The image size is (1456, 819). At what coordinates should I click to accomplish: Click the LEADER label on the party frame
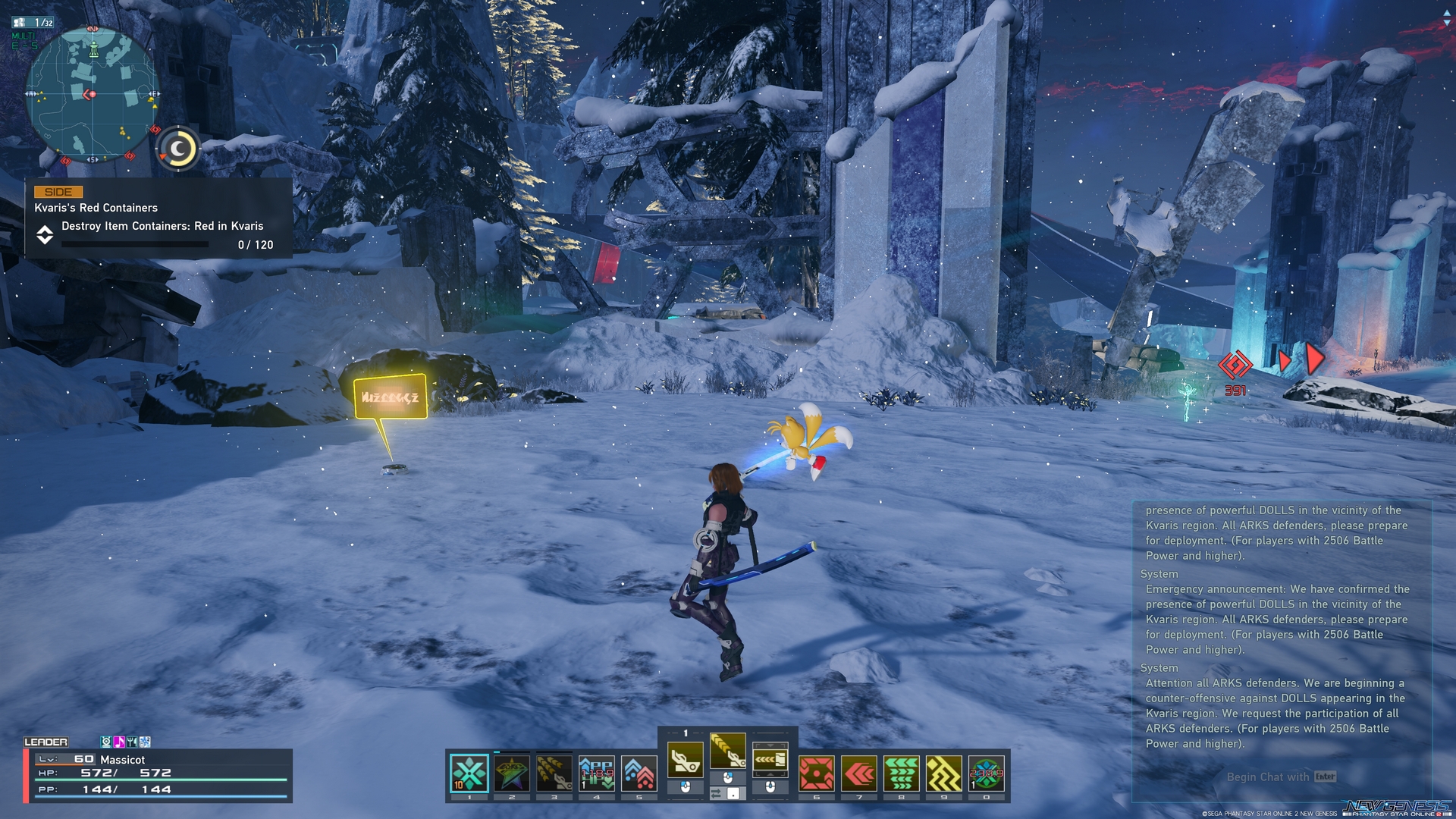[x=47, y=742]
